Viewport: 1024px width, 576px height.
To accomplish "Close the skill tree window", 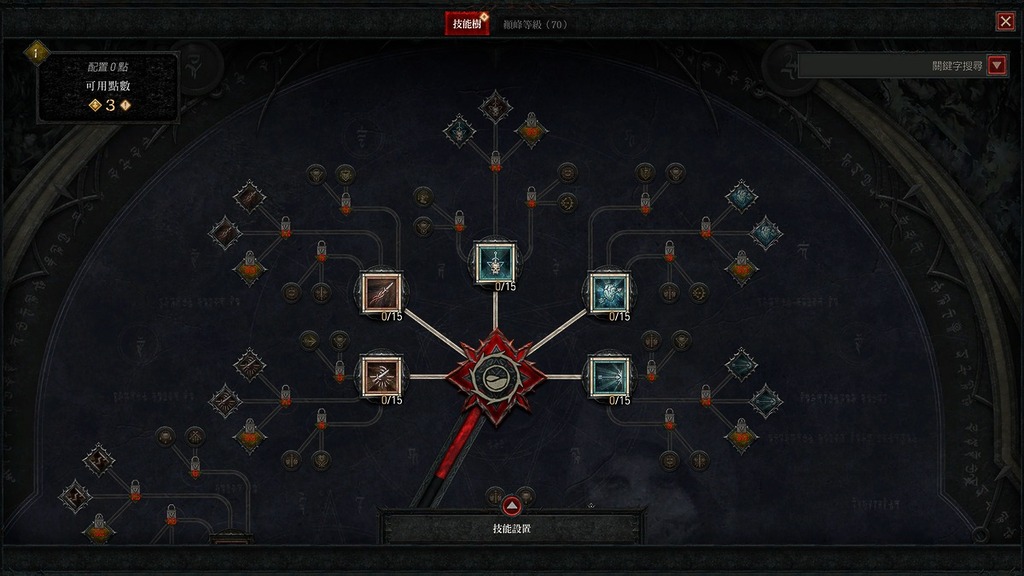I will pyautogui.click(x=1005, y=22).
